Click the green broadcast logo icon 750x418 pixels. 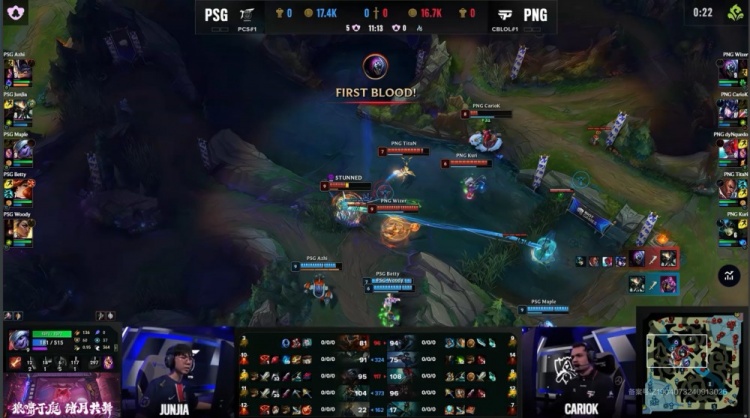(735, 12)
